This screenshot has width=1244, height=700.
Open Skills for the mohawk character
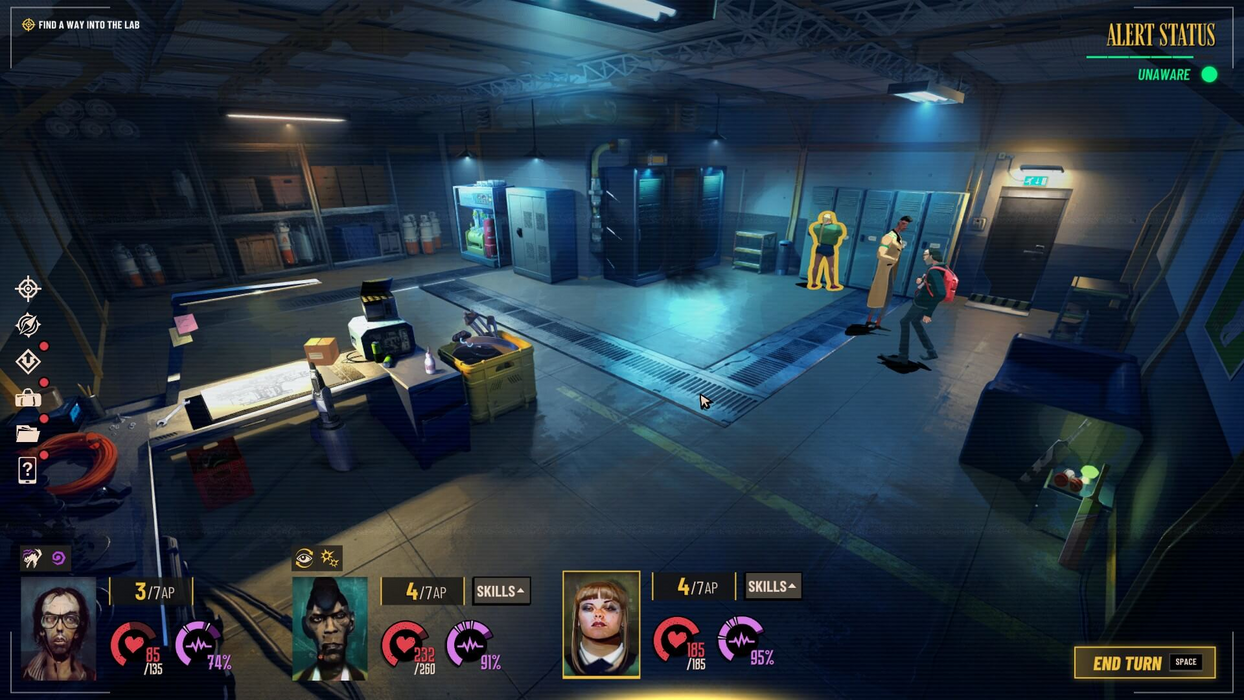point(500,591)
